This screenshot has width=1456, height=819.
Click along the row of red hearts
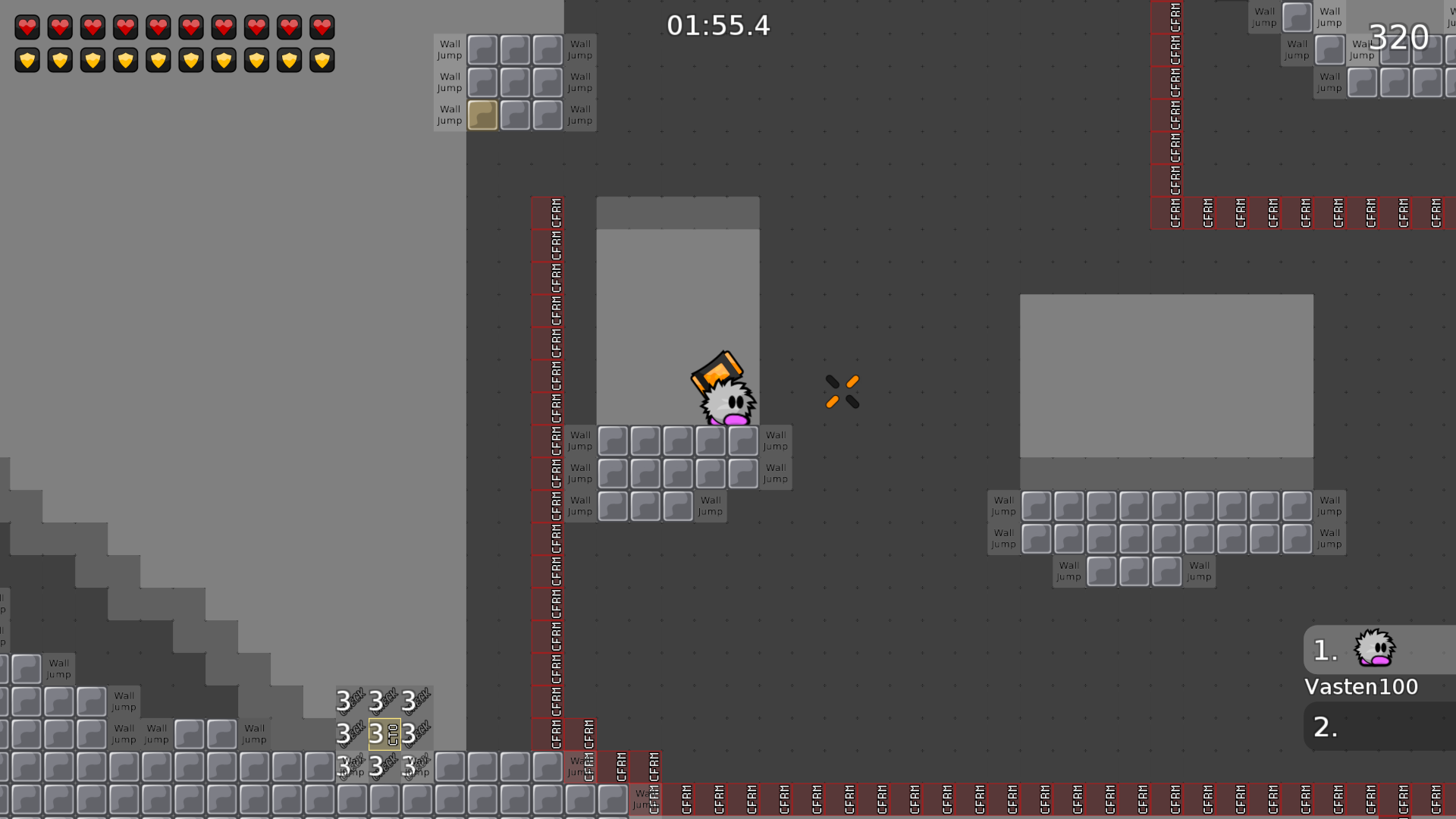tap(174, 27)
